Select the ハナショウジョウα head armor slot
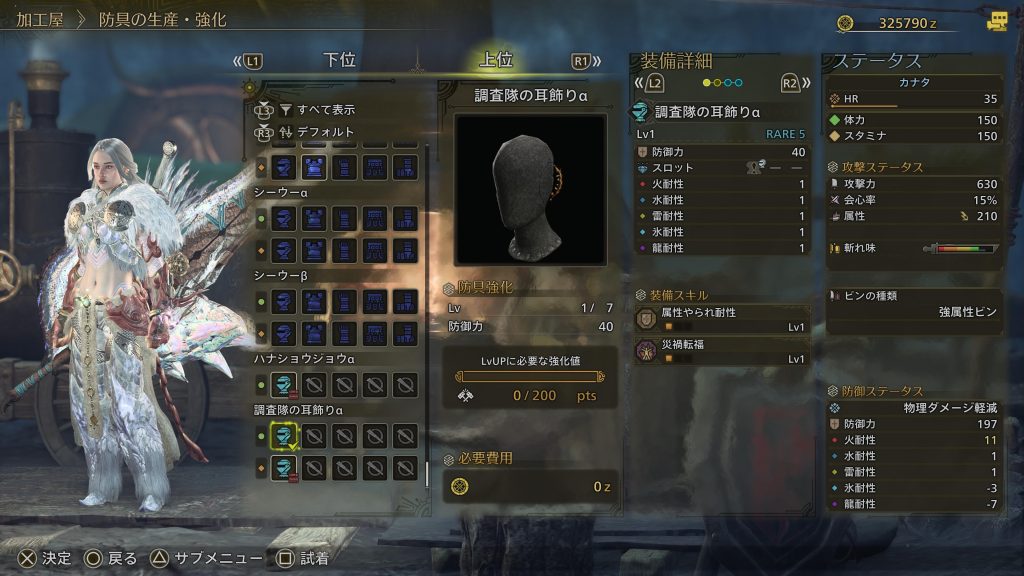Screen dimensions: 1024x576 click(x=284, y=383)
